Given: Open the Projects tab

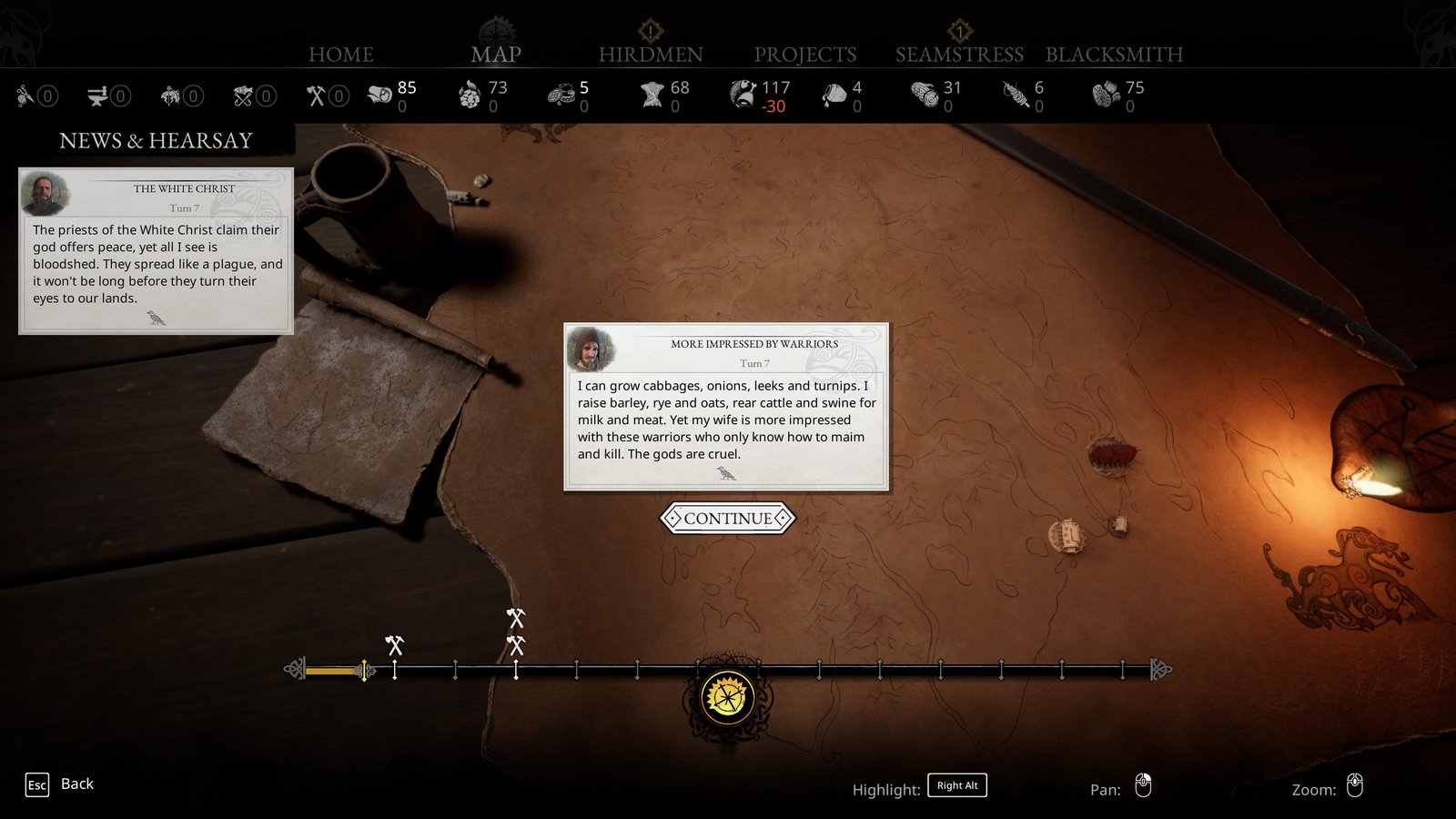Looking at the screenshot, I should 805,55.
